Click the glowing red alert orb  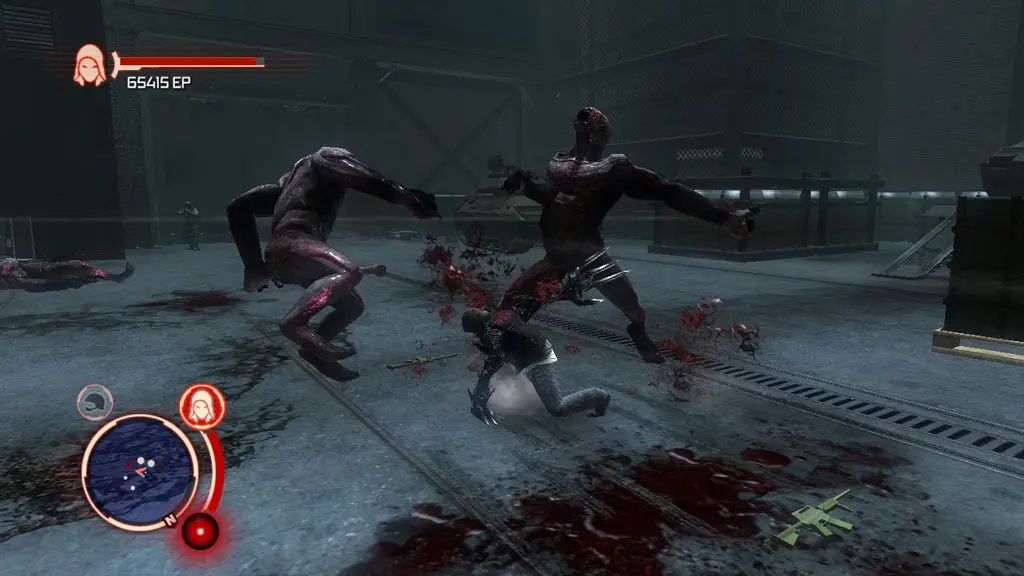coord(200,530)
